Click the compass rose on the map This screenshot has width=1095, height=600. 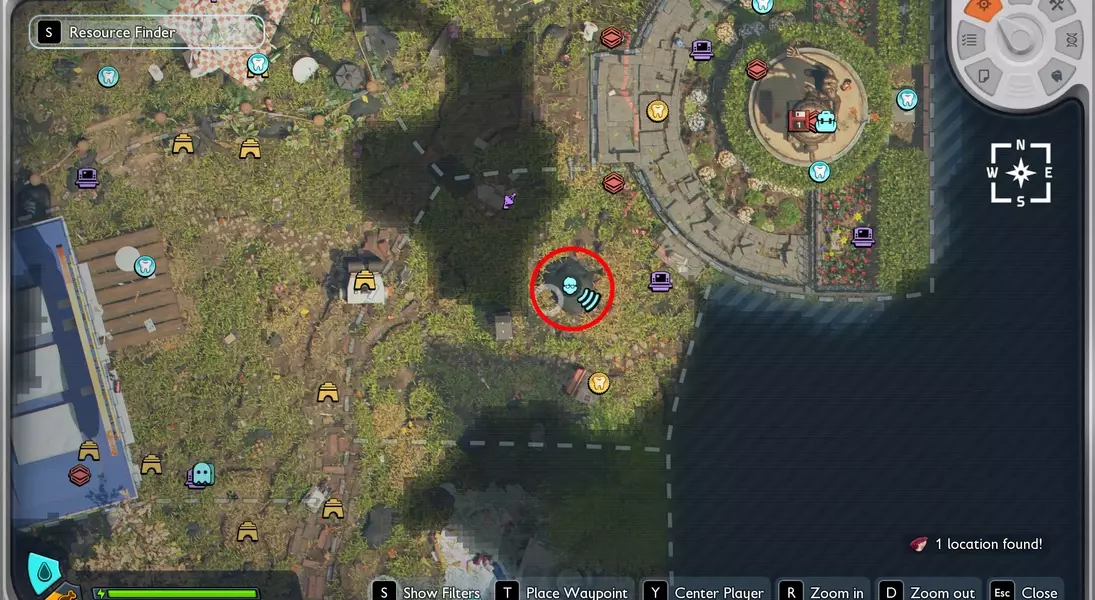tap(1020, 173)
